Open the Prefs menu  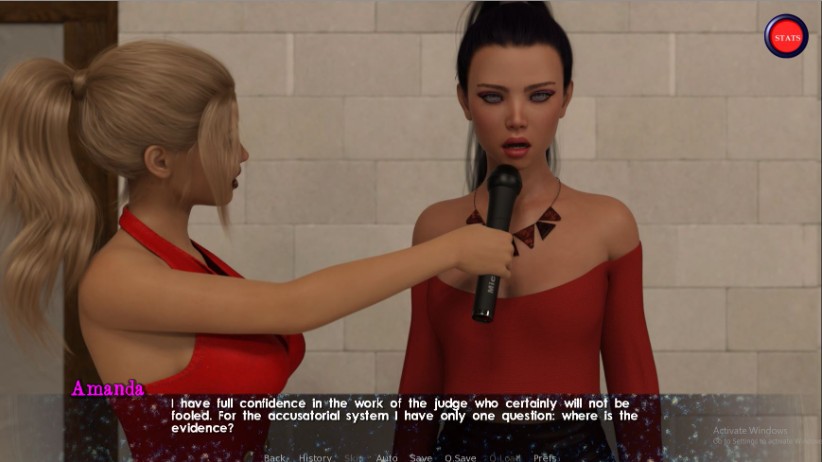[545, 457]
